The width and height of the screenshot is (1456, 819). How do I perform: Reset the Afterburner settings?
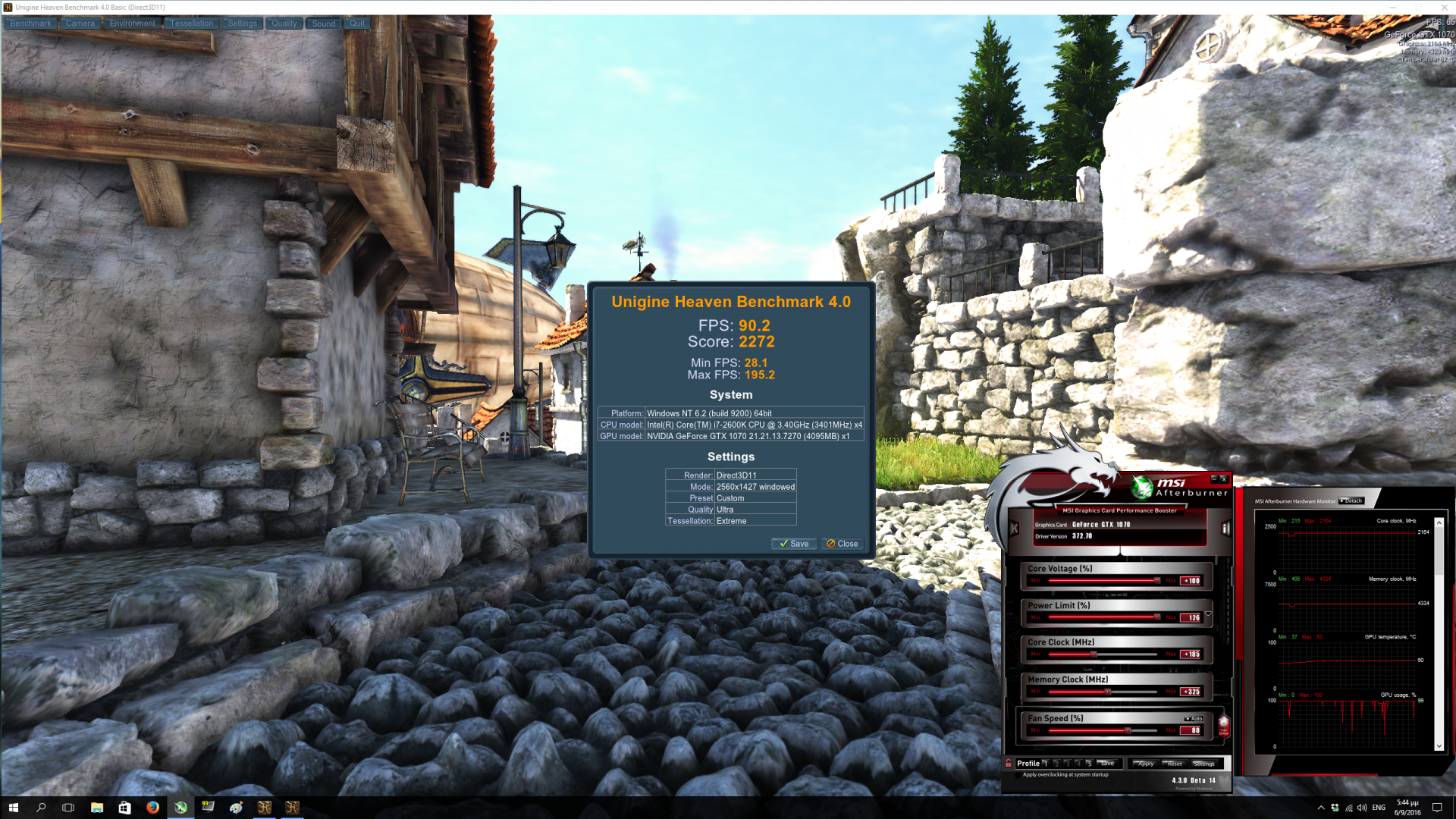[x=1174, y=764]
